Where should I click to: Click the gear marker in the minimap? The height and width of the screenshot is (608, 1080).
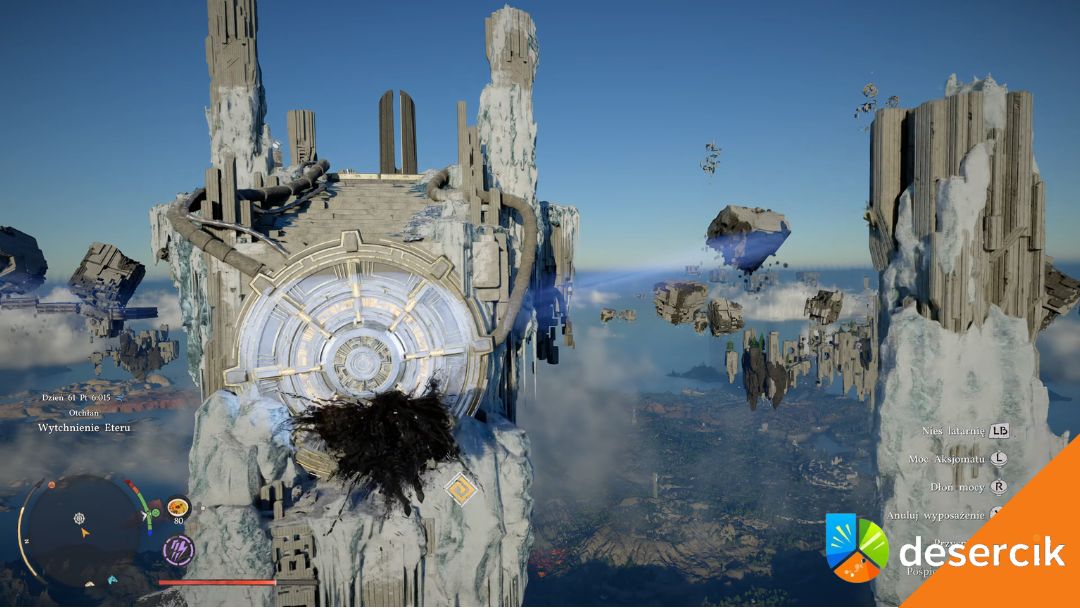click(x=79, y=518)
